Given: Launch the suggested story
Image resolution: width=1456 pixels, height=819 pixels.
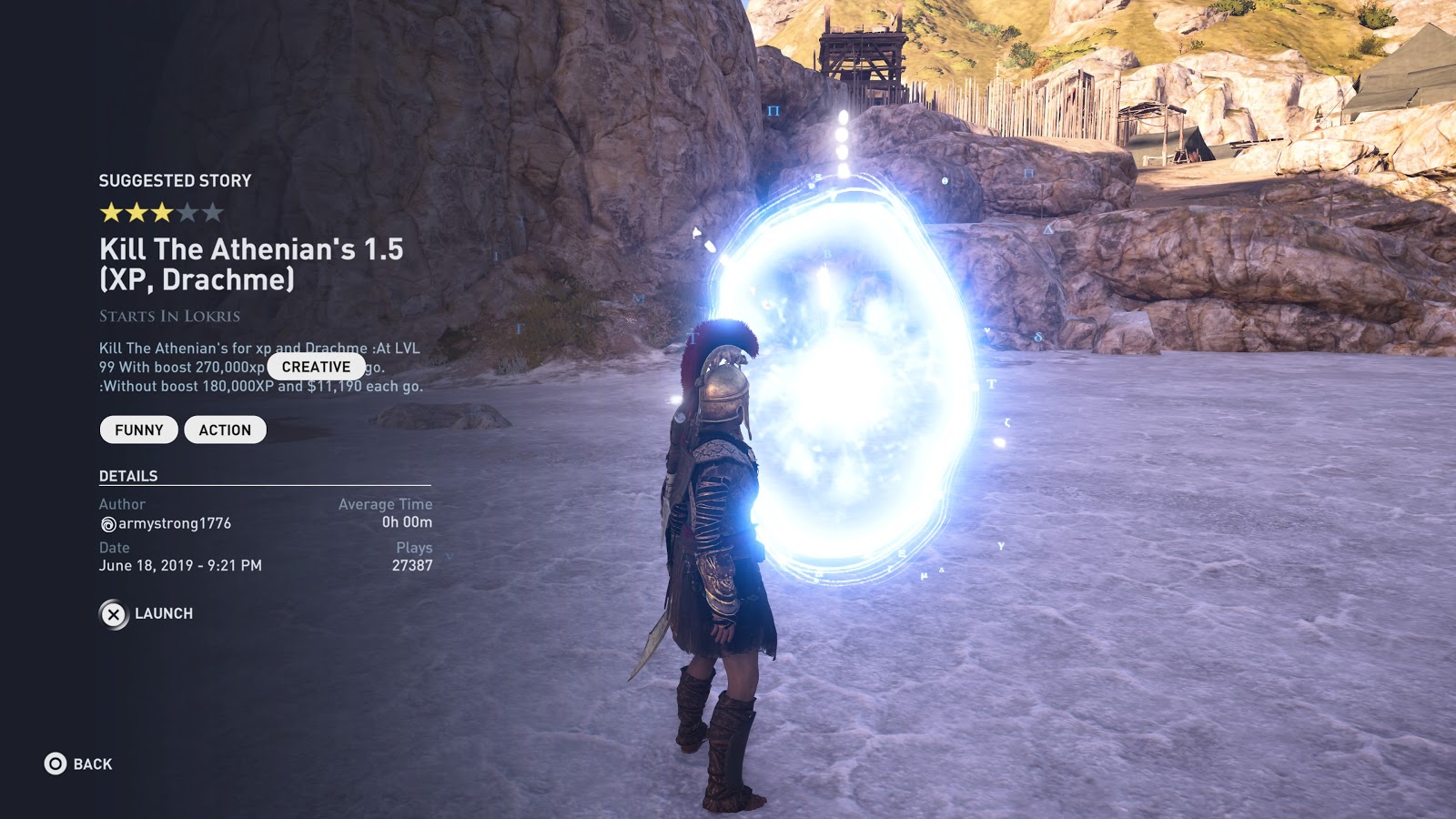Looking at the screenshot, I should tap(147, 614).
